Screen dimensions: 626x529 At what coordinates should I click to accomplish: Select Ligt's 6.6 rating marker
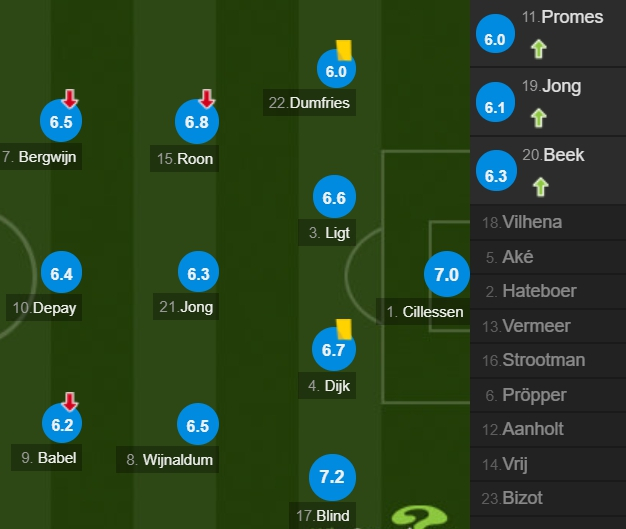[334, 198]
